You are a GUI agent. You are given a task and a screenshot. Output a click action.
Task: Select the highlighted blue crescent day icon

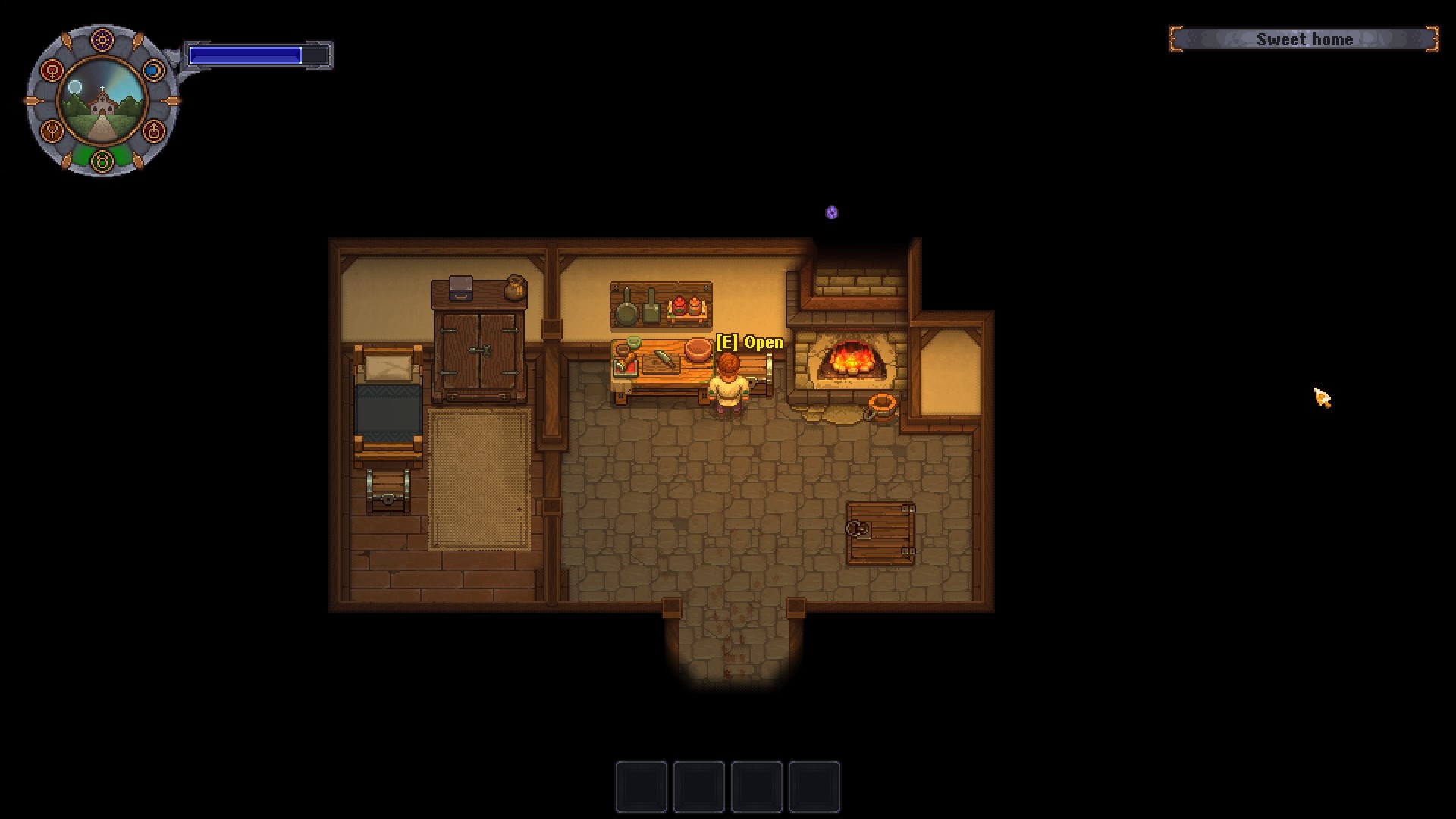click(x=154, y=69)
